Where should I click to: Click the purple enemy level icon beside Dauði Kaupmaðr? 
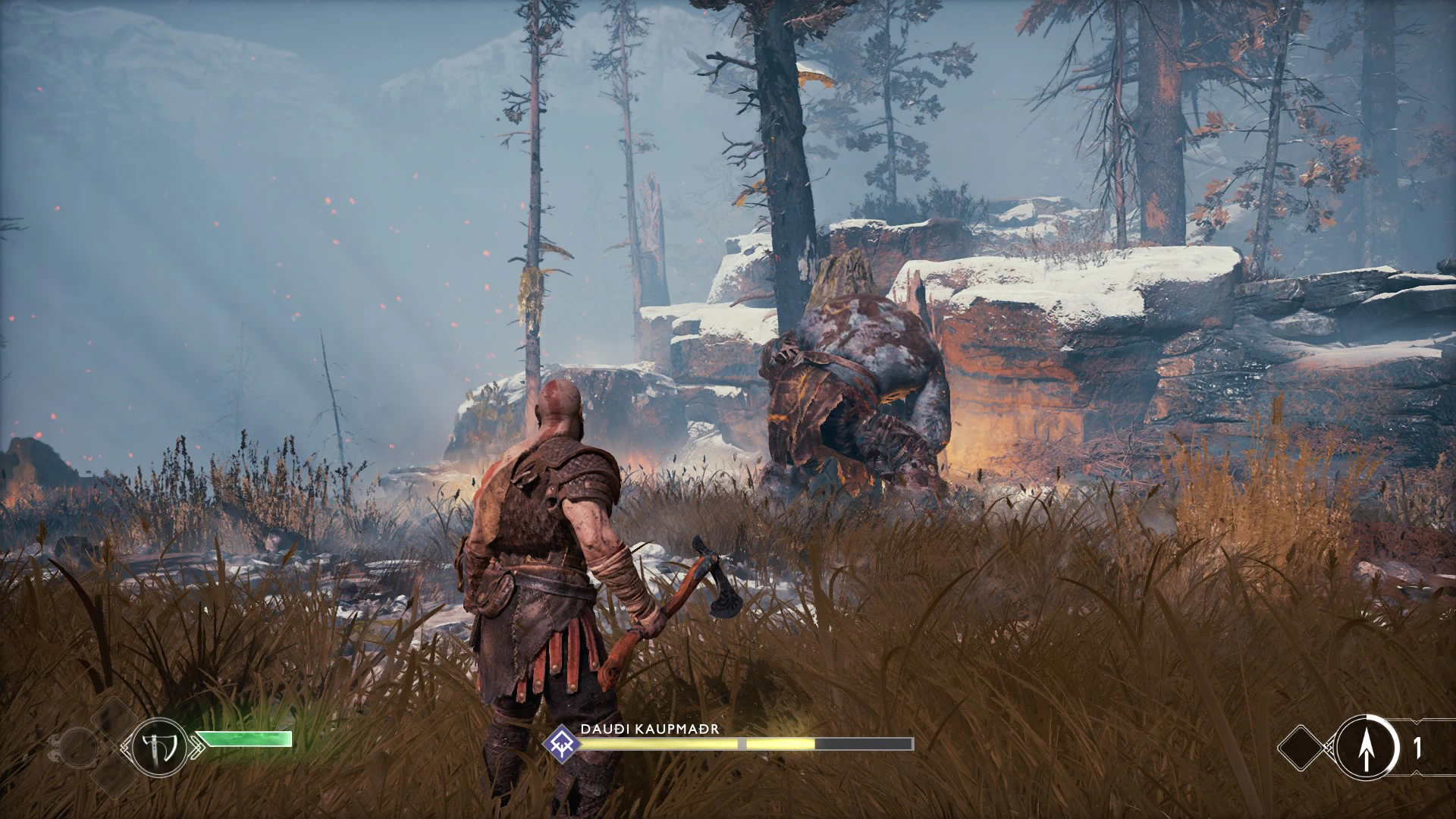click(562, 742)
